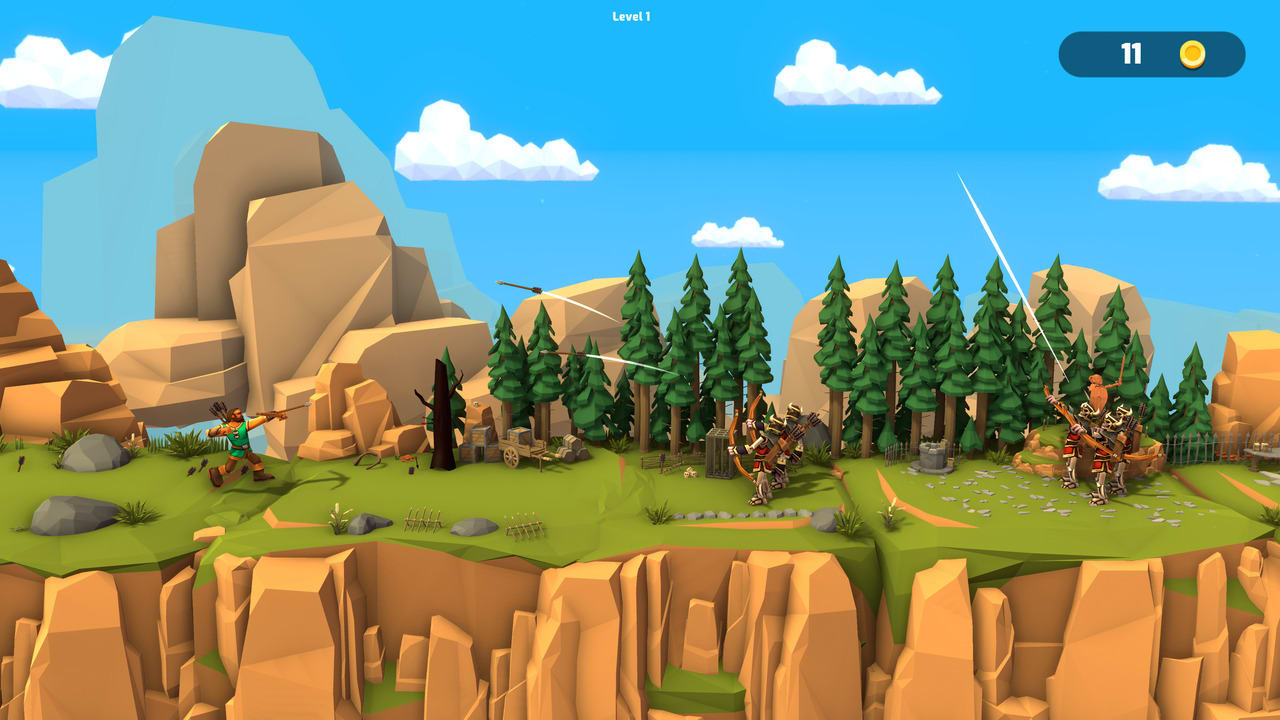
Task: Open the Level 1 label at top
Action: pos(629,16)
